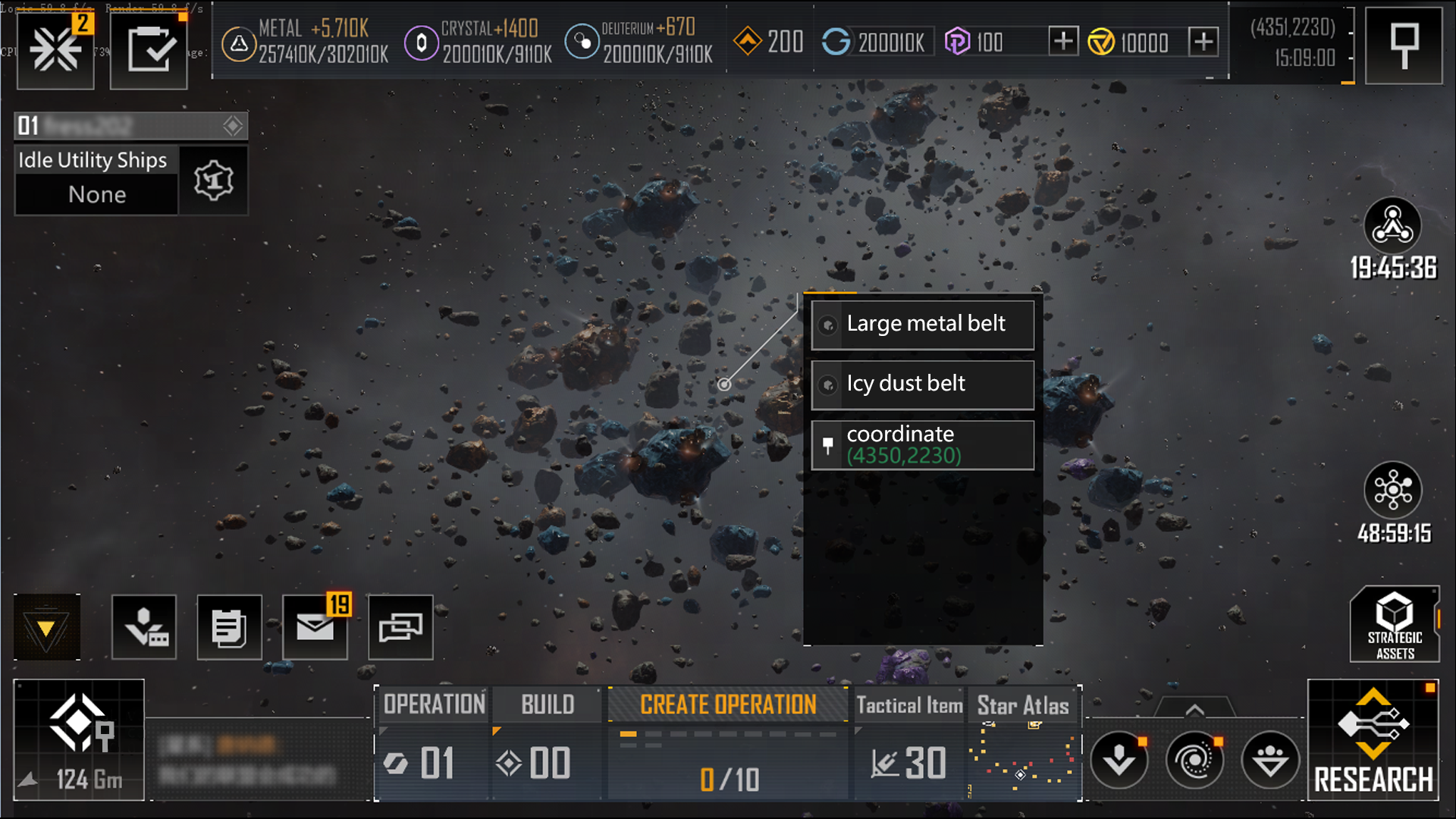Screen dimensions: 1456x819
Task: Open the Create Operation panel
Action: coord(727,704)
